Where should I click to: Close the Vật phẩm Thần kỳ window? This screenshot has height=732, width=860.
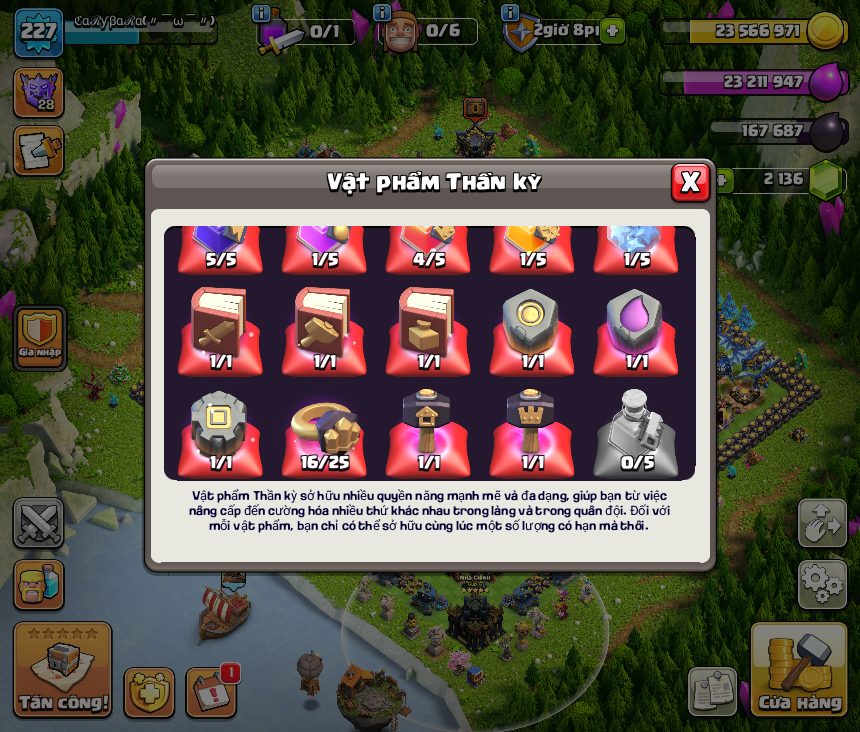(x=690, y=181)
